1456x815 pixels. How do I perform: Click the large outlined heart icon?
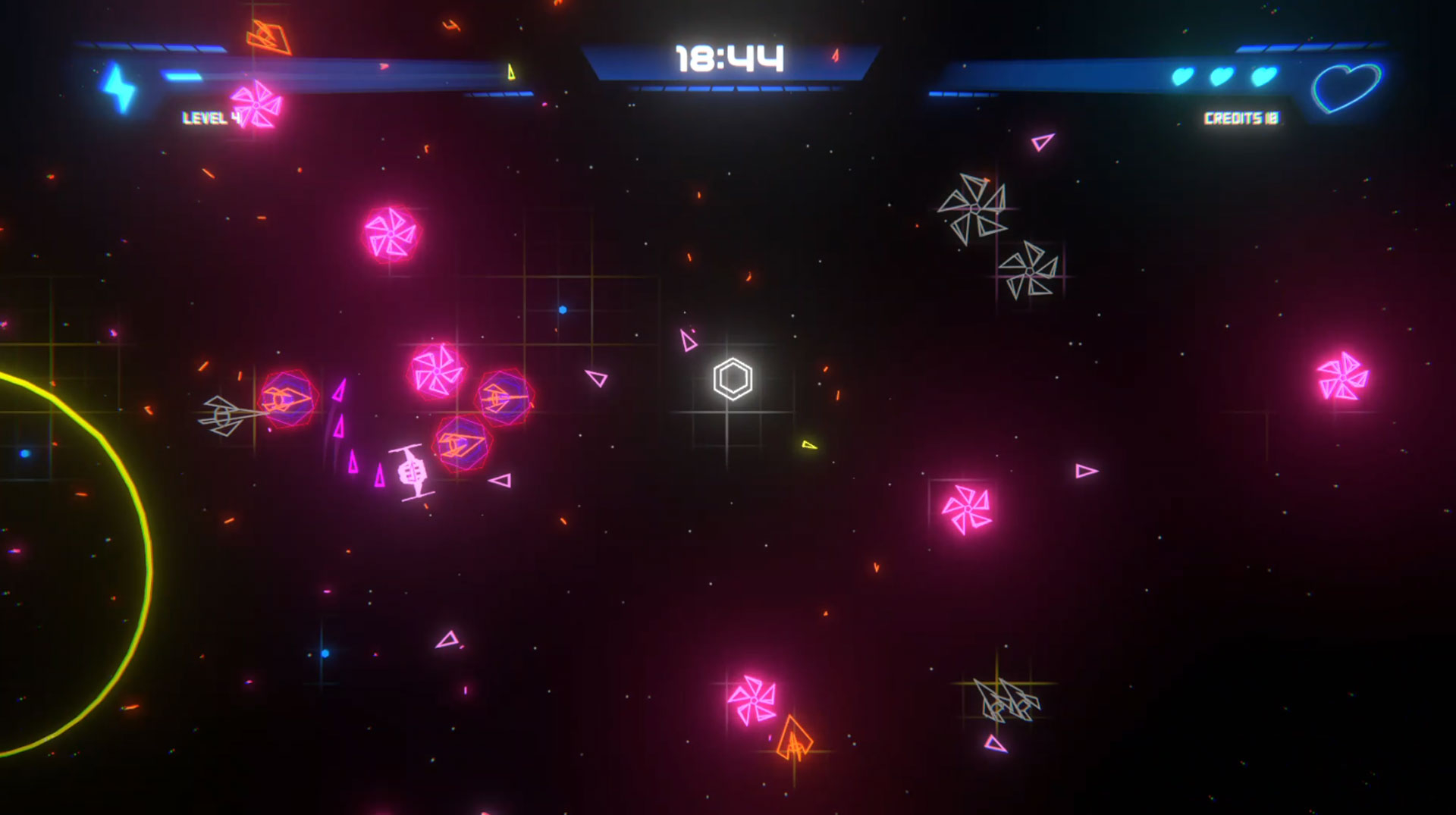point(1347,87)
